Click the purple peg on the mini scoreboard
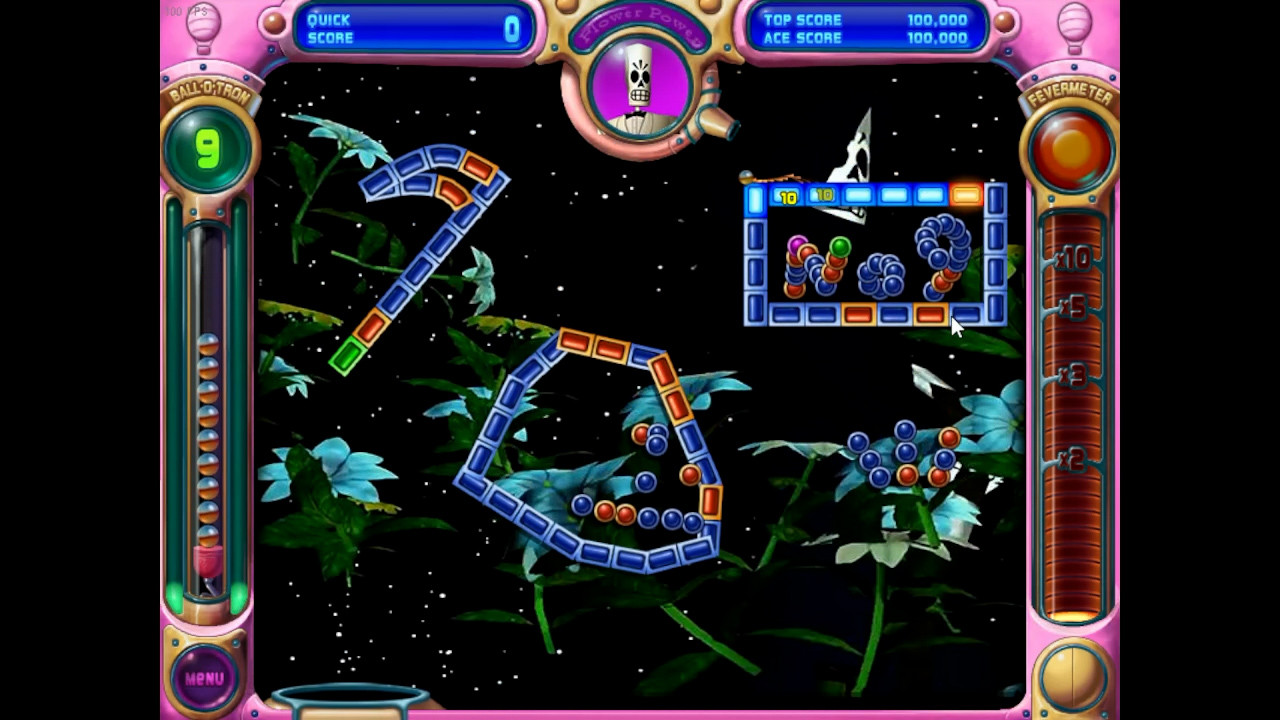This screenshot has height=720, width=1280. (x=795, y=245)
